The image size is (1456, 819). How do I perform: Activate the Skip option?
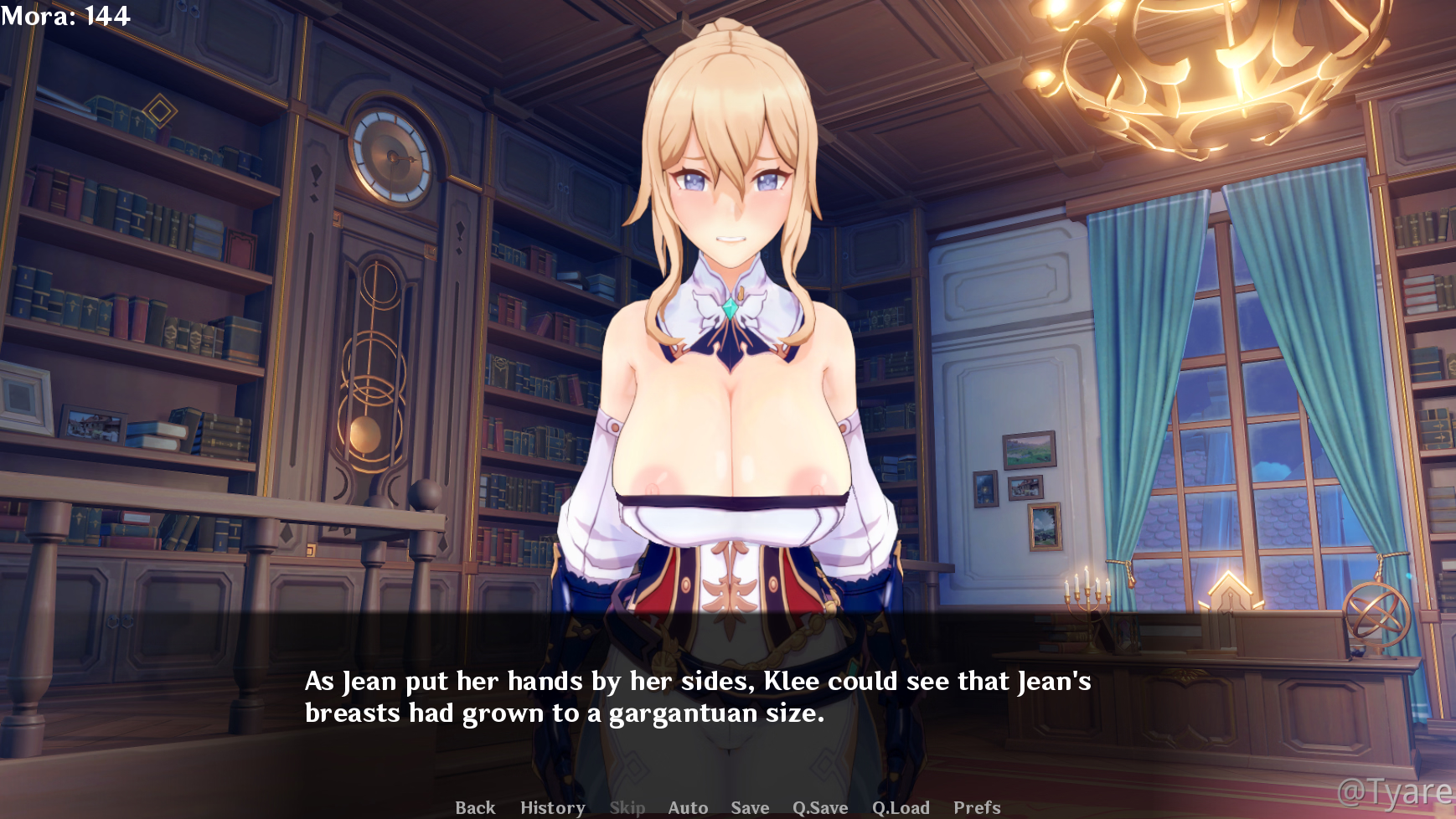click(627, 807)
